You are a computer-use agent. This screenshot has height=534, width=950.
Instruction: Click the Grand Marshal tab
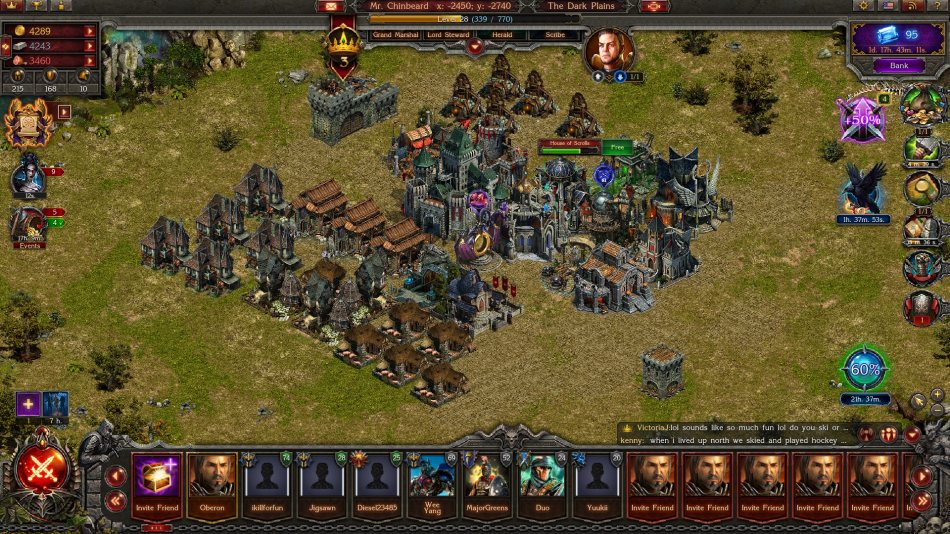pos(393,35)
